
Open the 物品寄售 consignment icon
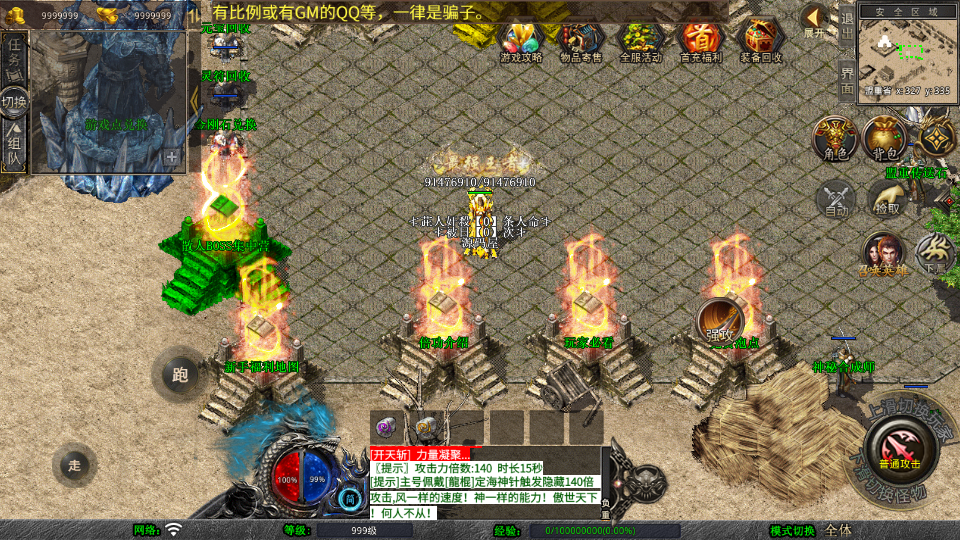[x=580, y=41]
